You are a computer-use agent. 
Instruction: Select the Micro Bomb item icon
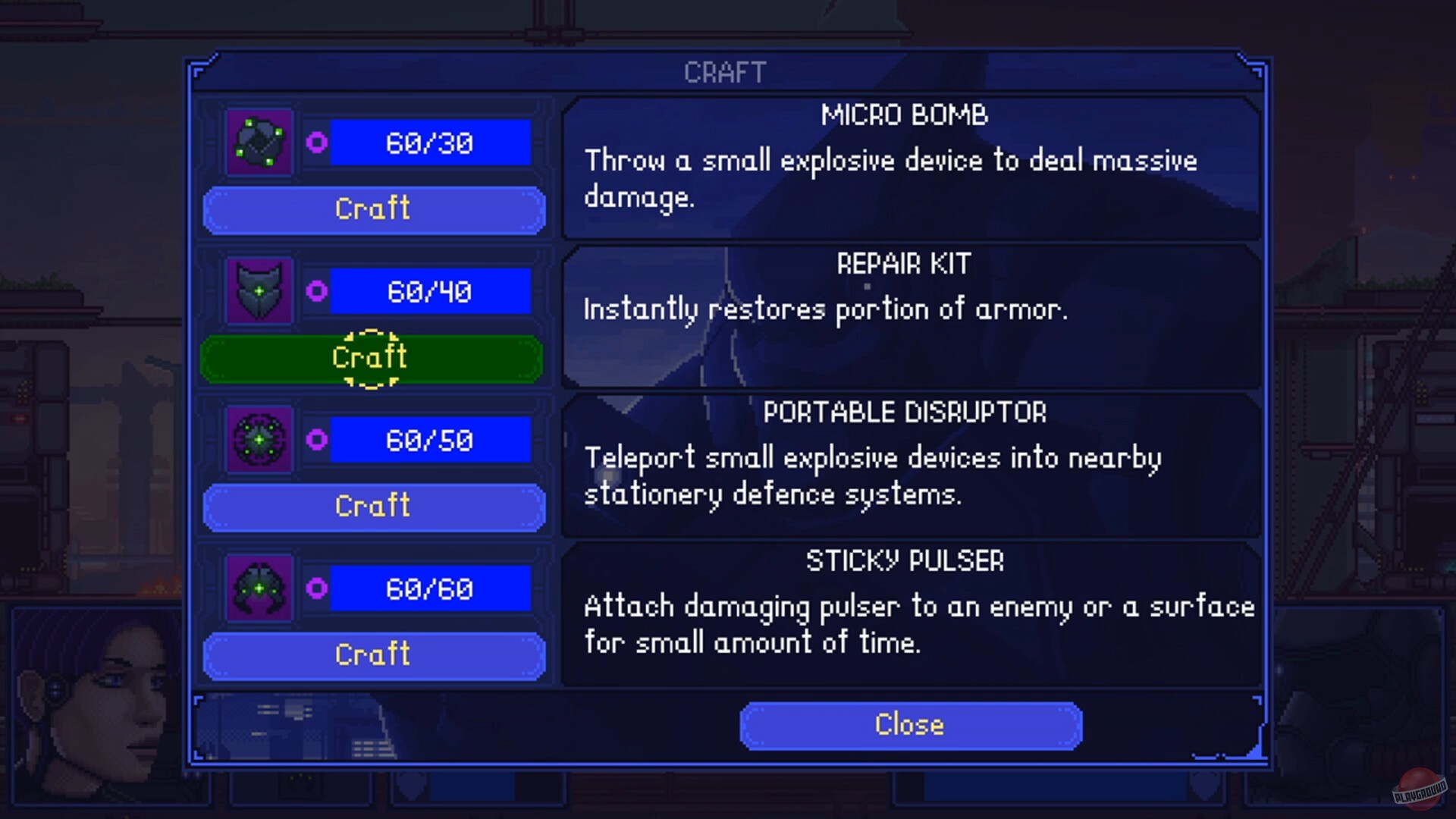pos(258,143)
